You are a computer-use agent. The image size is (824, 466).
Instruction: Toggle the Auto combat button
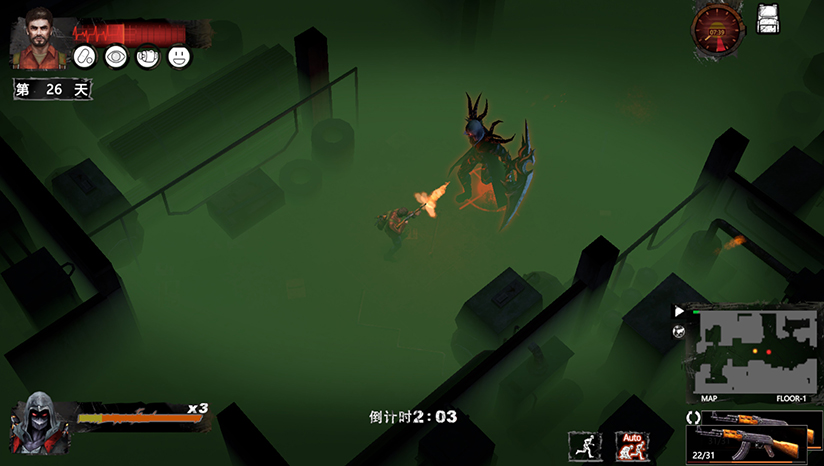tap(632, 446)
